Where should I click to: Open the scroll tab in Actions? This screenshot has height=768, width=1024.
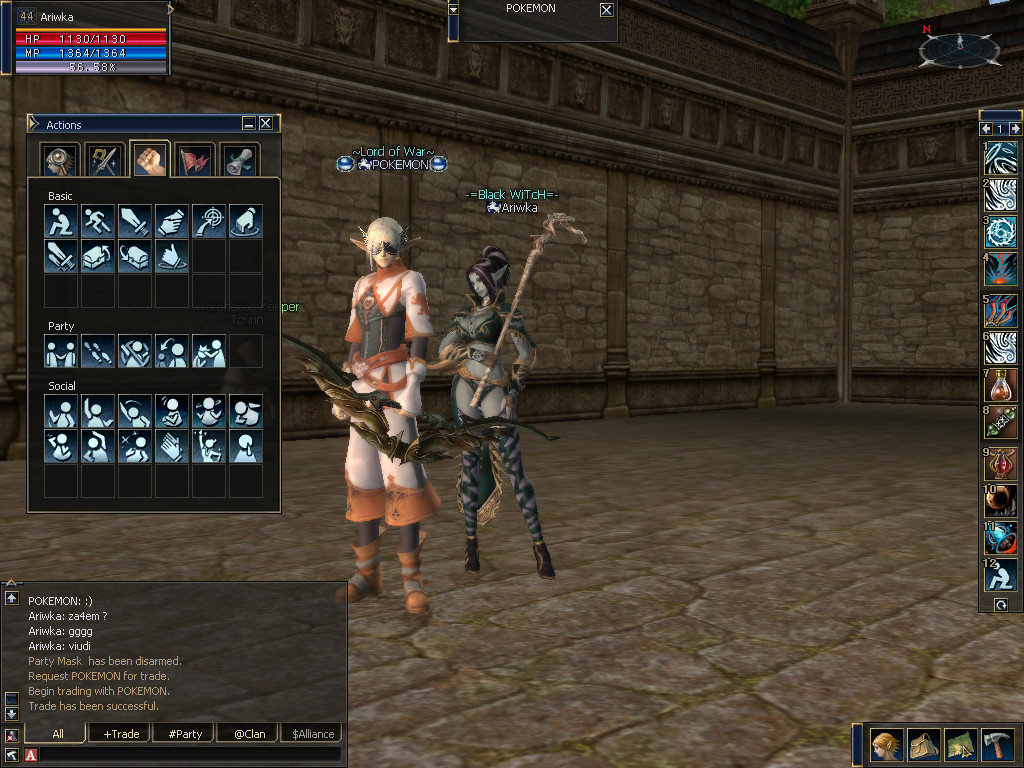pos(238,160)
